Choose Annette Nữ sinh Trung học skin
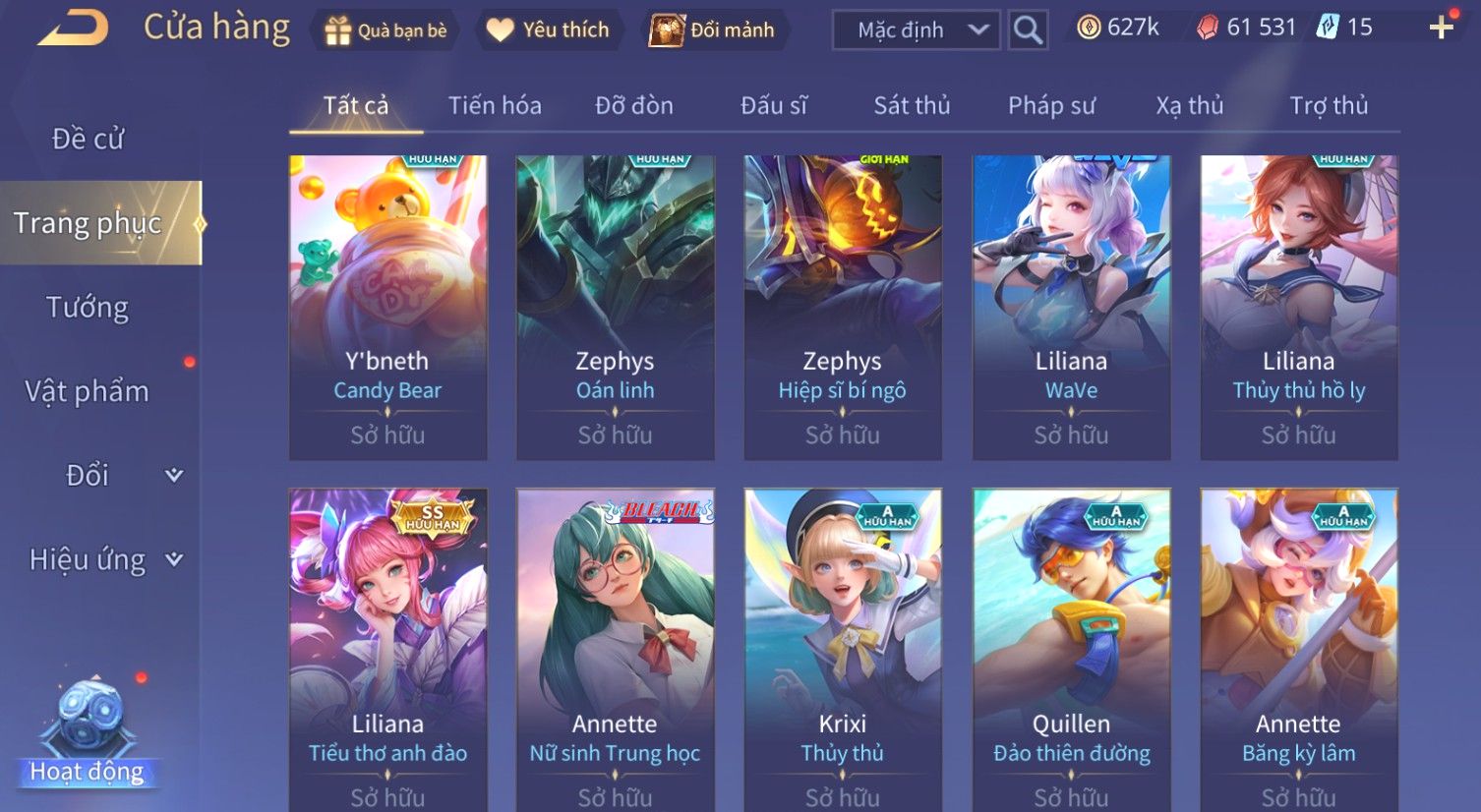Screen dimensions: 1481x812 pos(615,649)
